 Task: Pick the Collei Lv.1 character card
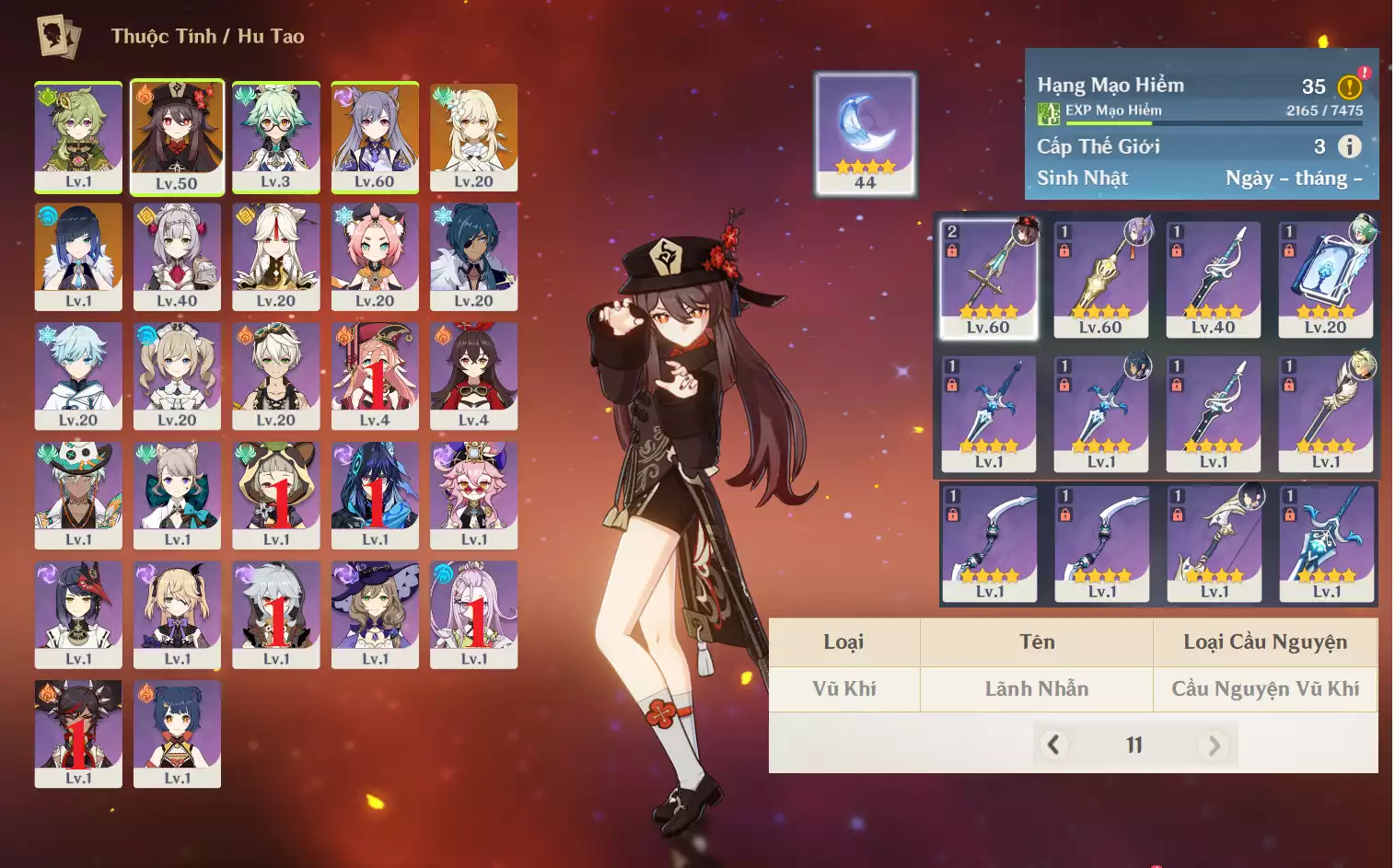pos(78,137)
